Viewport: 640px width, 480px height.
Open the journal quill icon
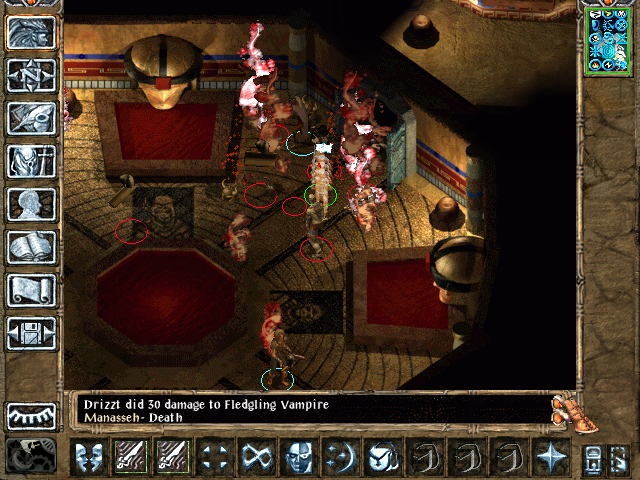(x=31, y=118)
